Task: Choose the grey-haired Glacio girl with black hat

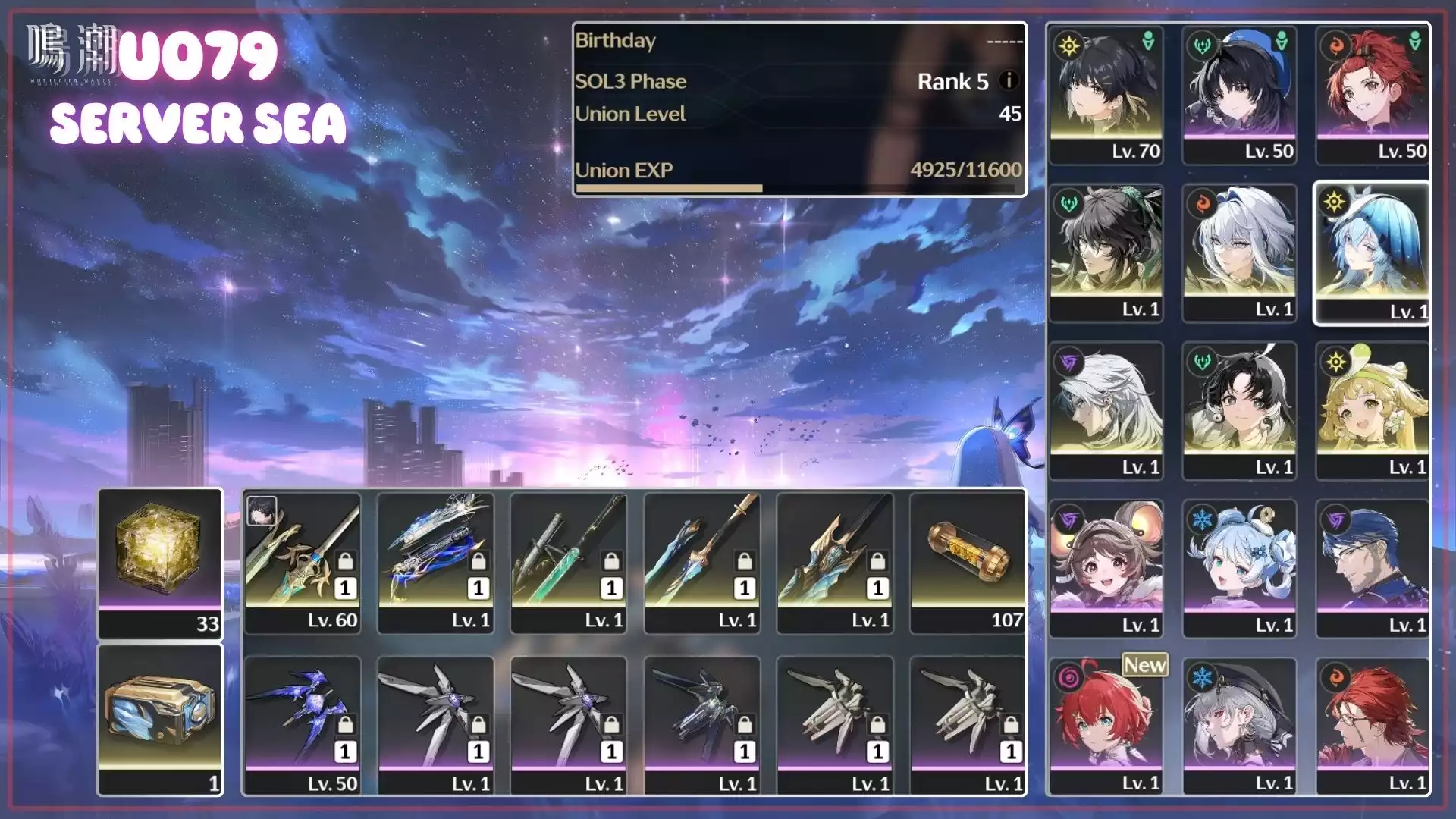Action: click(x=1239, y=725)
